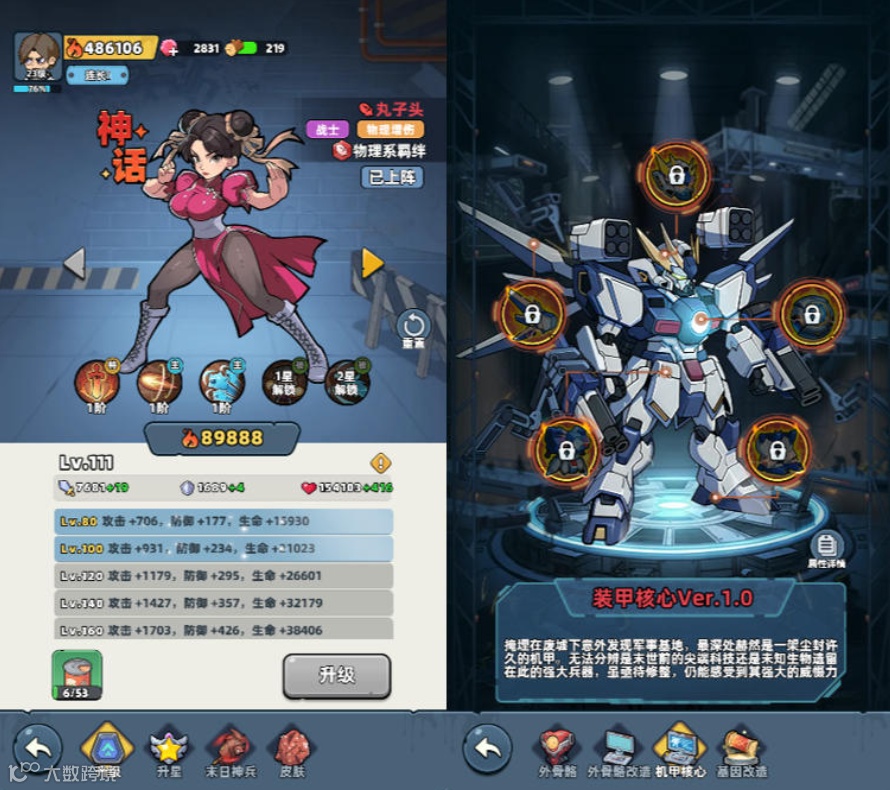
Task: View the 2星解锁 locked skill
Action: 346,382
